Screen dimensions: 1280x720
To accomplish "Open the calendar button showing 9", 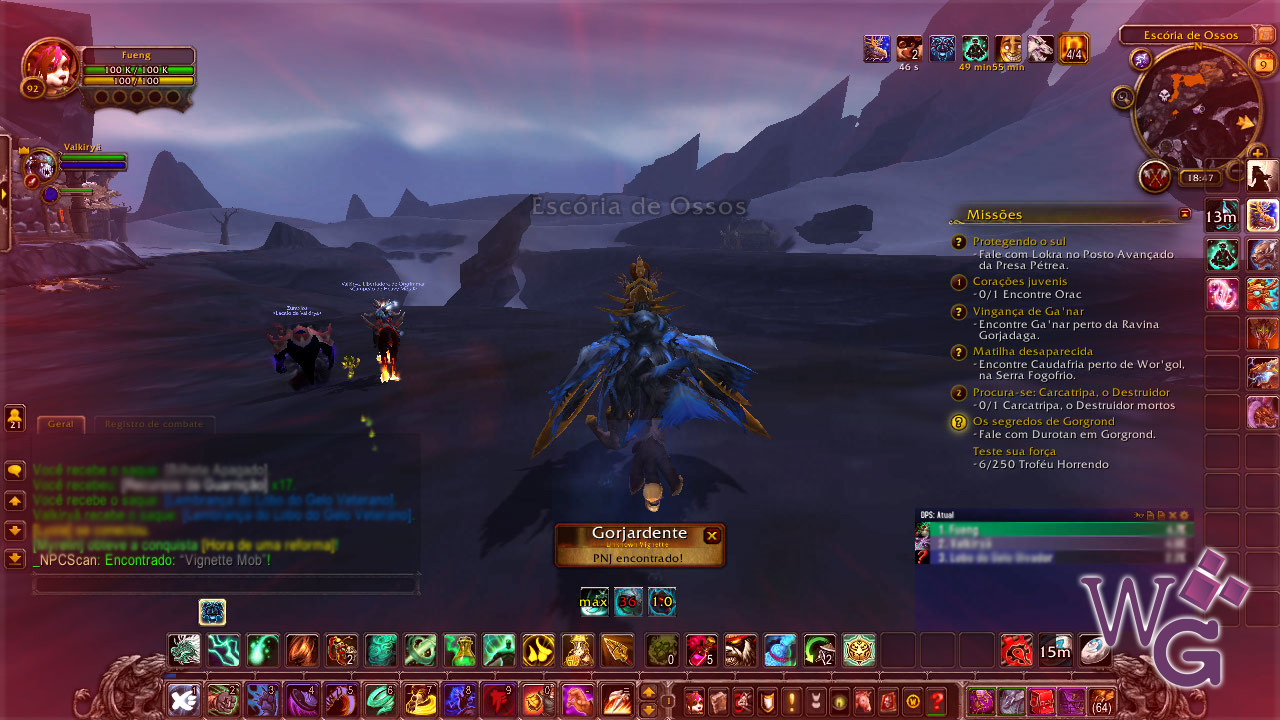I will click(1263, 65).
